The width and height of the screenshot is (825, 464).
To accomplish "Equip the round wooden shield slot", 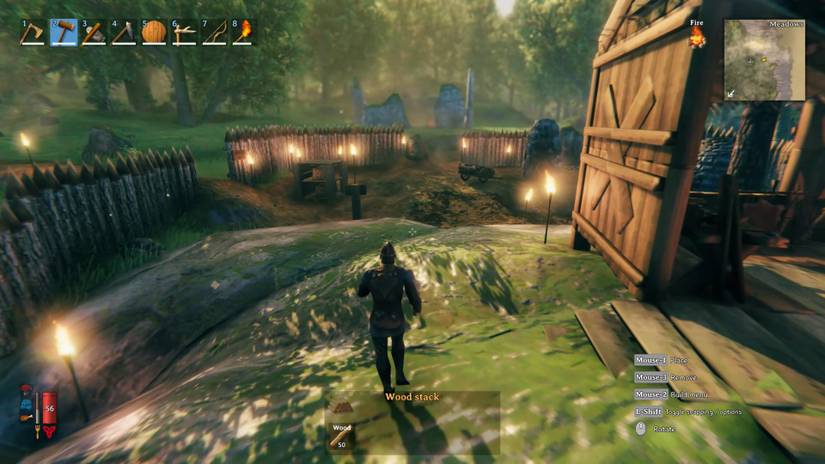I will [153, 32].
